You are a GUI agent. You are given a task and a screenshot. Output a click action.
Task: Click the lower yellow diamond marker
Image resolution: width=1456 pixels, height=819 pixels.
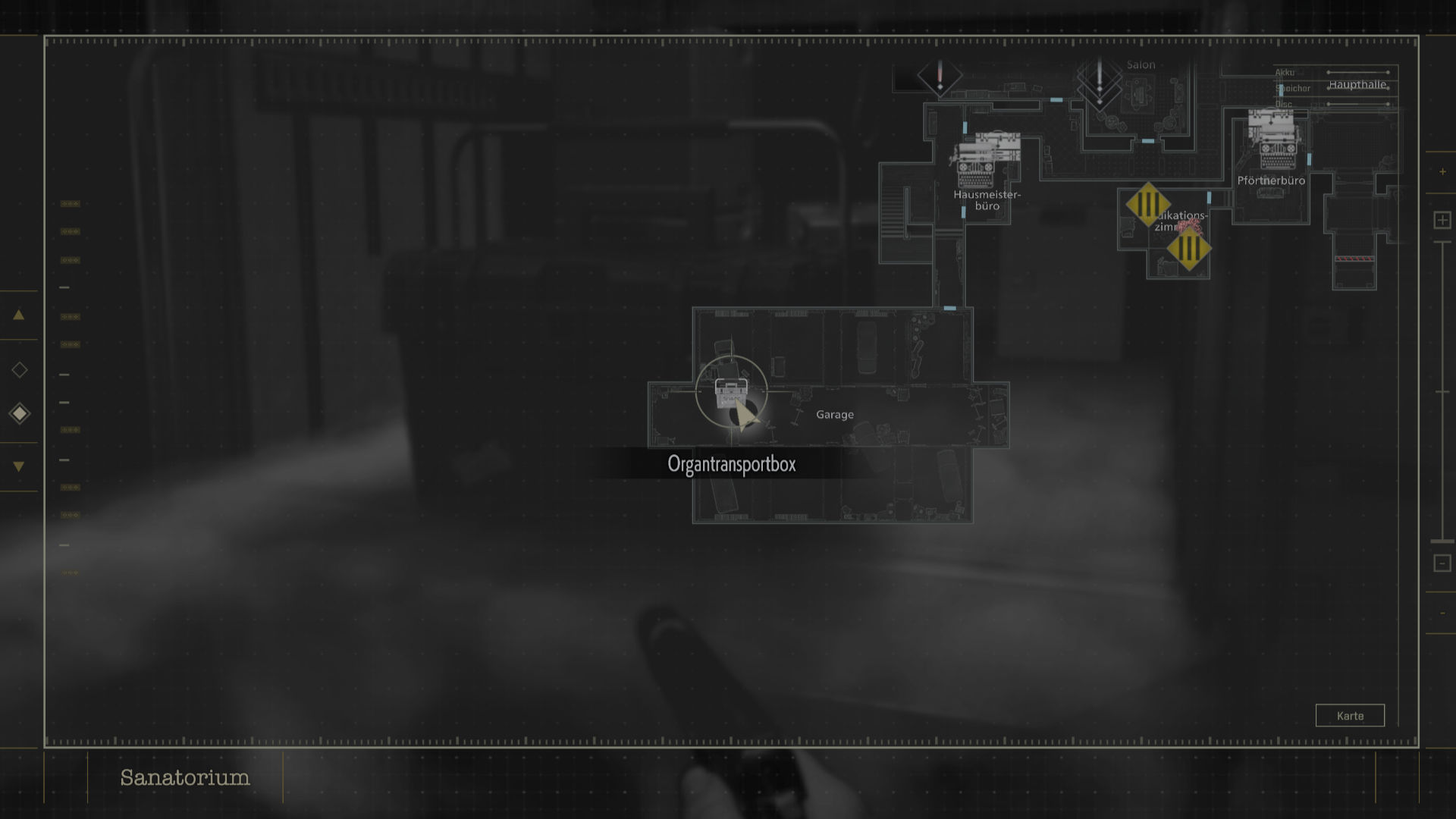pyautogui.click(x=1188, y=248)
